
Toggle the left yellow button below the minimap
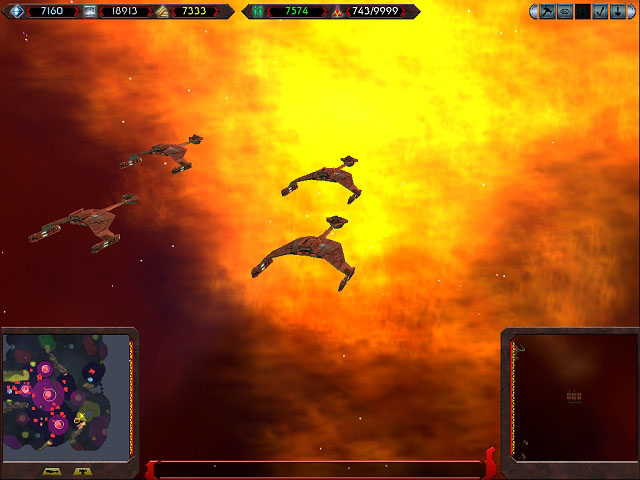point(52,470)
